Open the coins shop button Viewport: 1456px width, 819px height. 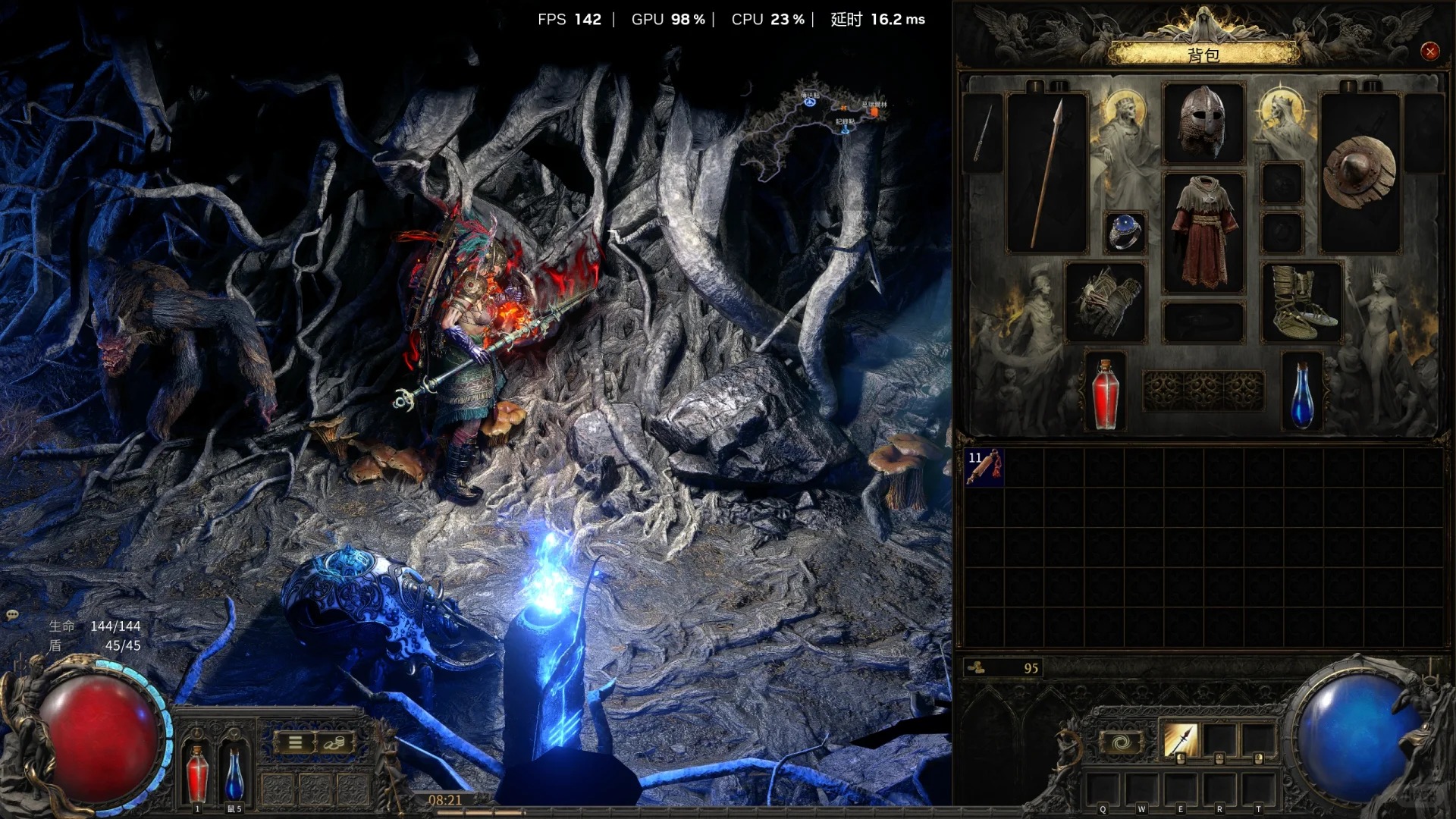tap(334, 743)
